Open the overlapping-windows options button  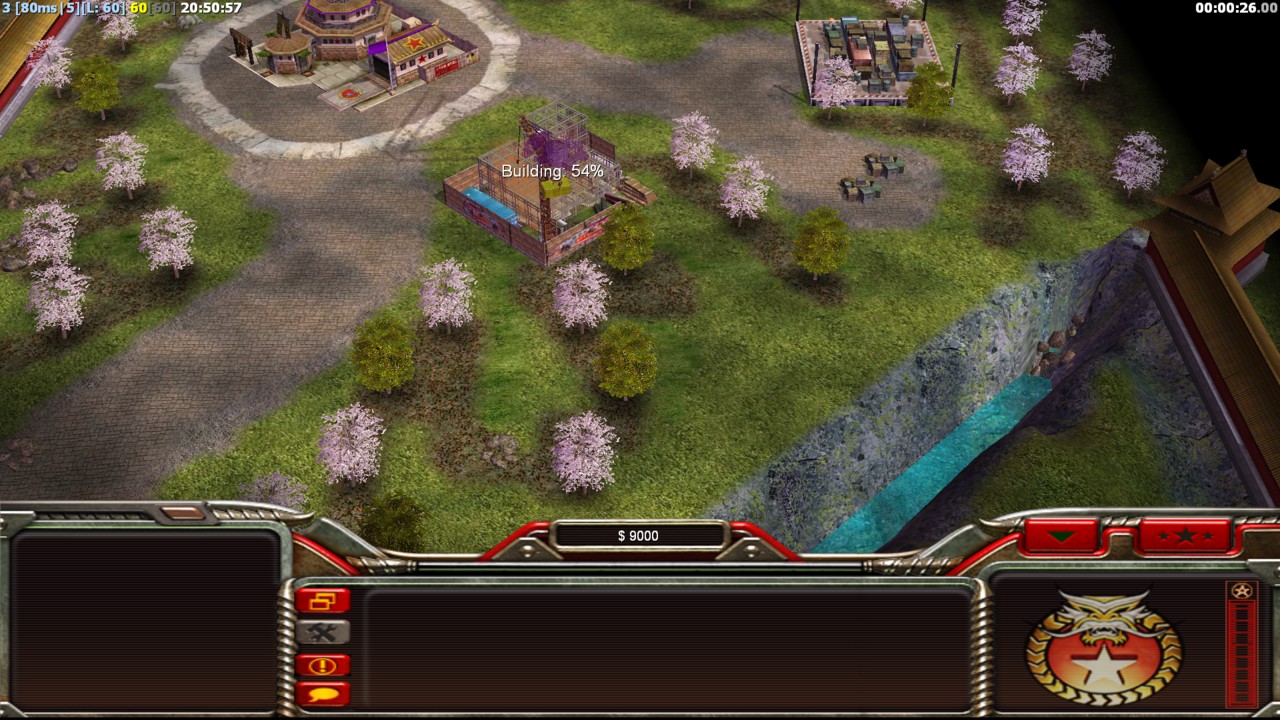[322, 601]
